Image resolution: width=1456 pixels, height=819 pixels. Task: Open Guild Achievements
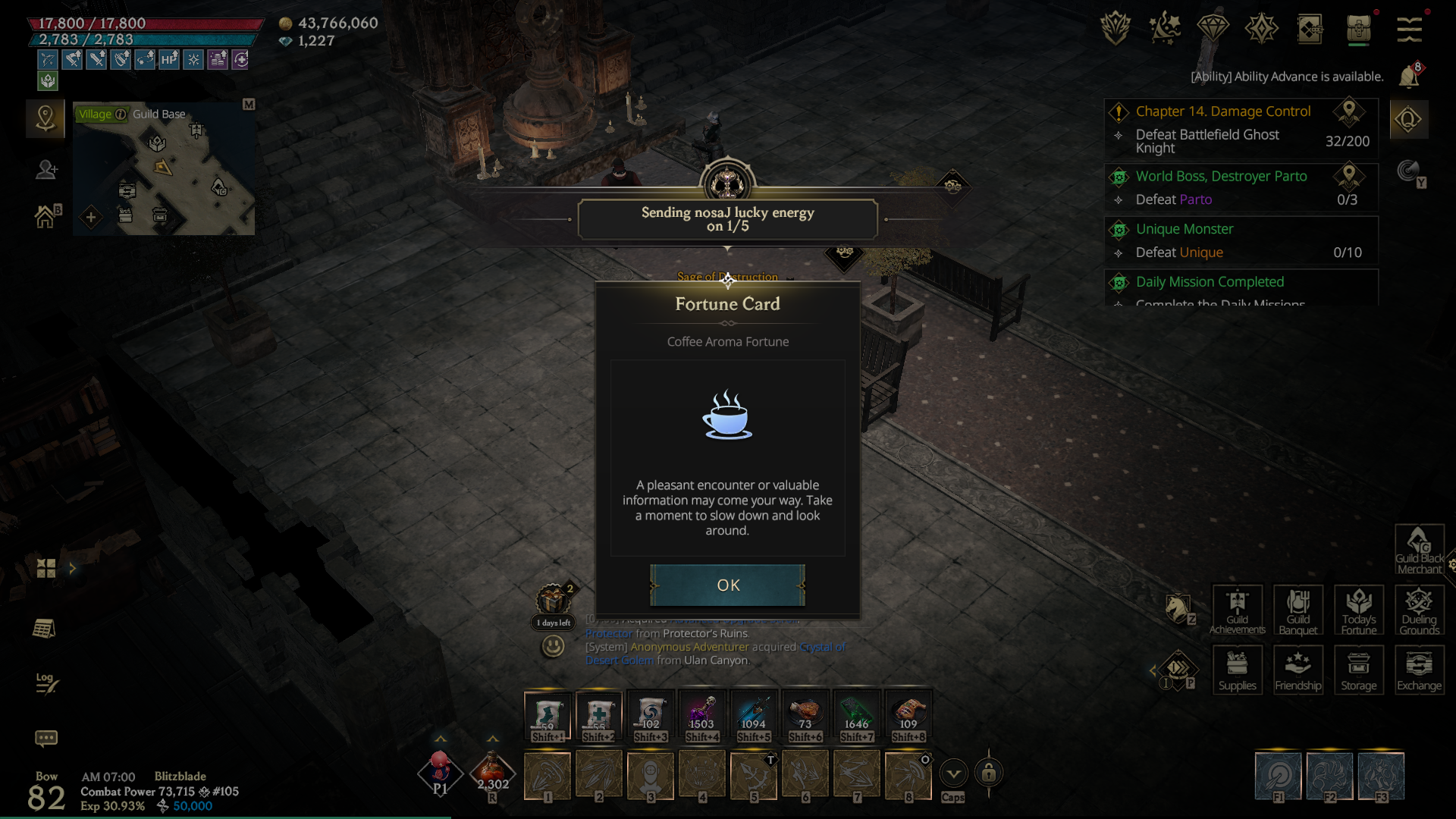1237,610
